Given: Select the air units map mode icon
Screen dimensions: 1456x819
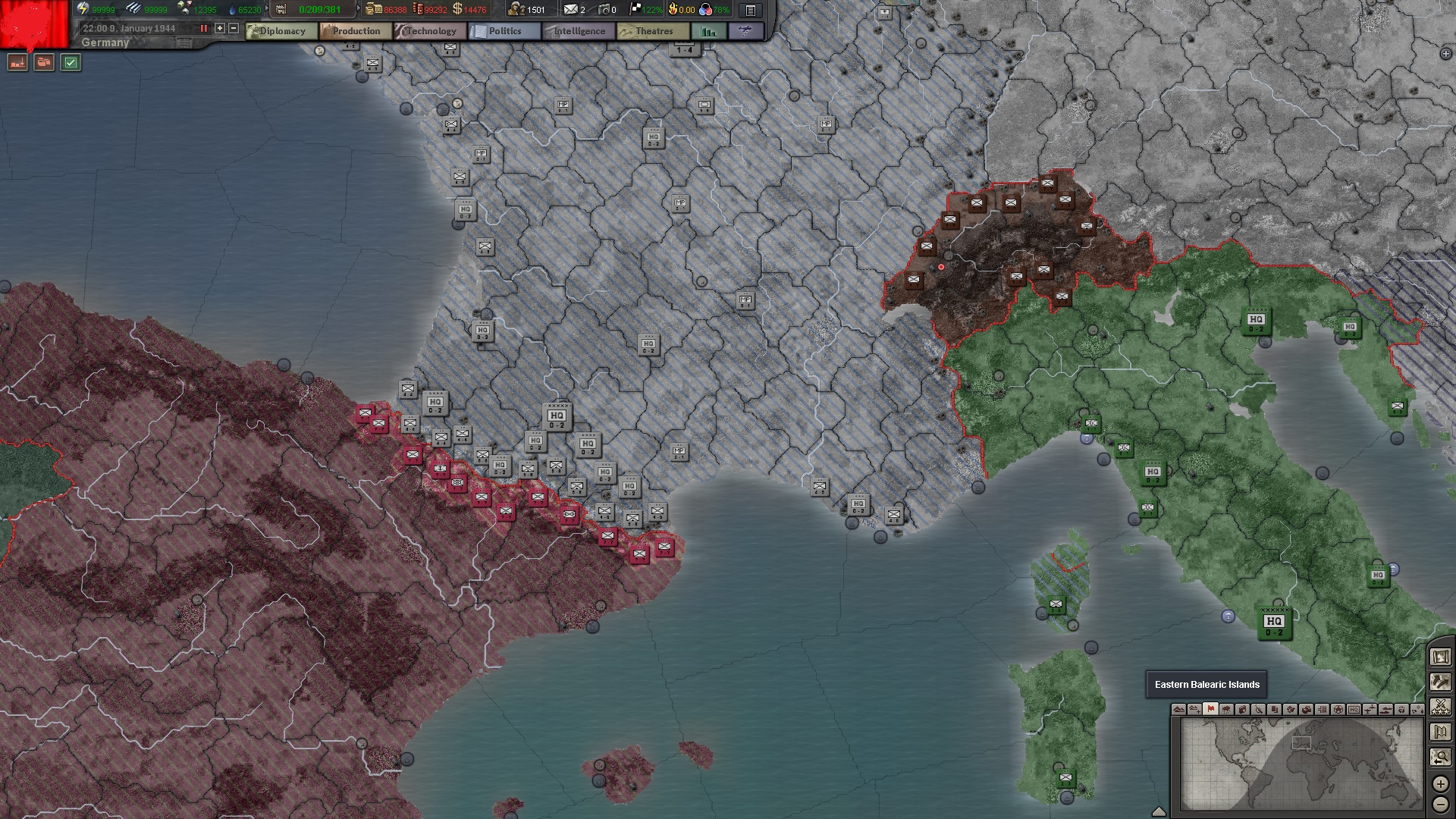Looking at the screenshot, I should click(x=1372, y=710).
